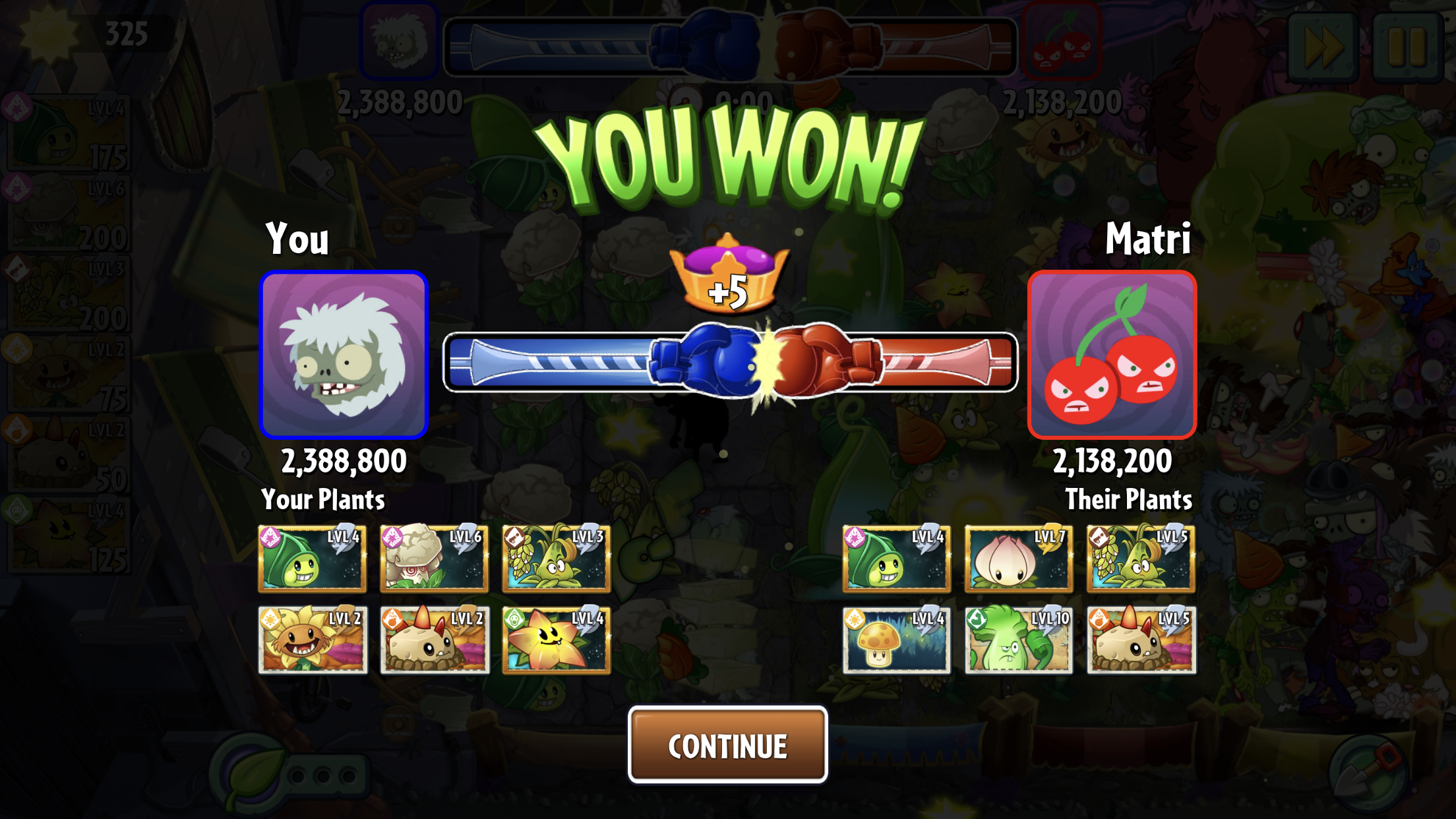This screenshot has width=1456, height=819.
Task: Toggle the dimmed fast-forward button
Action: pos(1323,46)
